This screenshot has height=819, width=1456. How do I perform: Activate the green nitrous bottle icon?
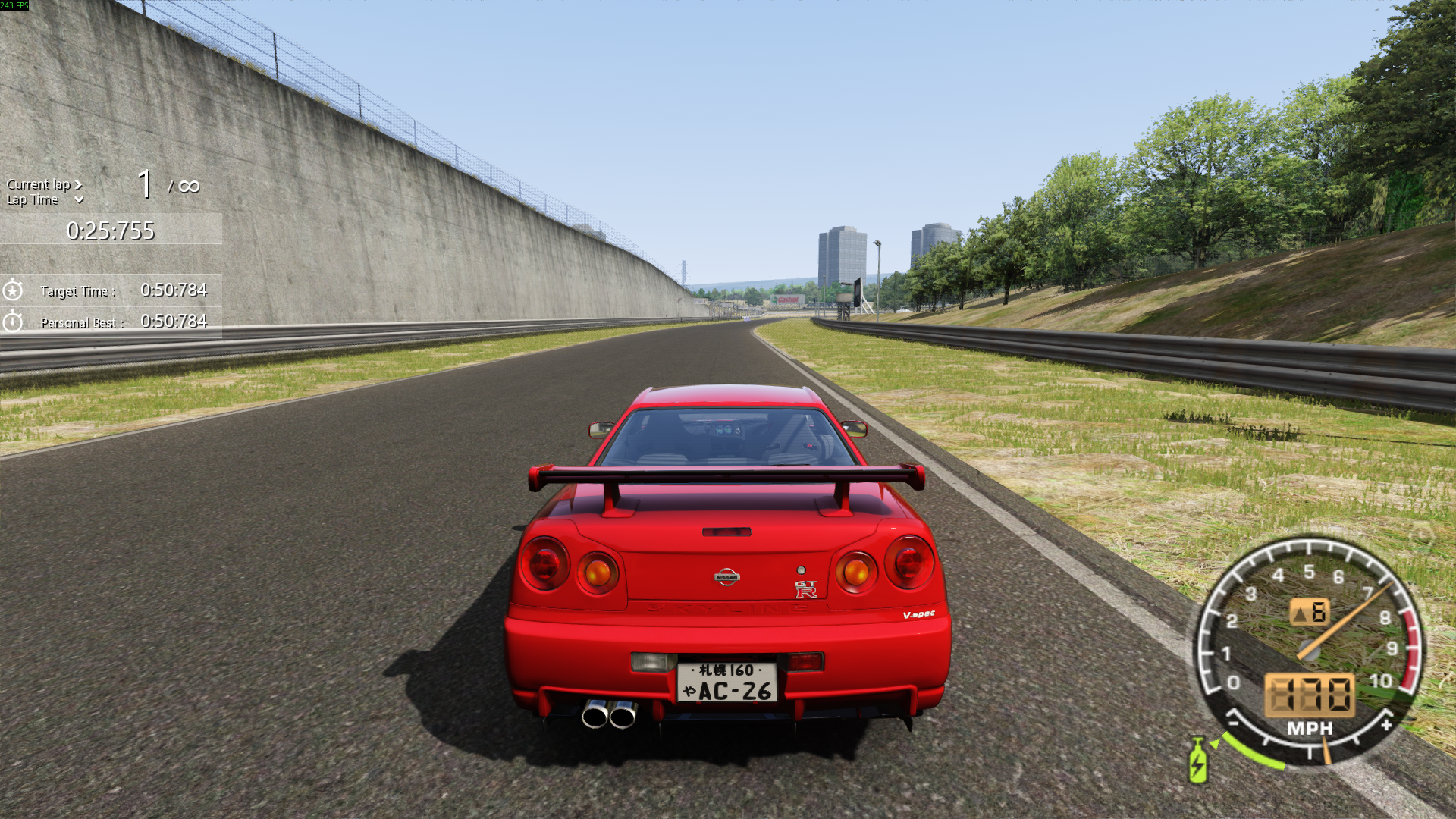point(1197,761)
